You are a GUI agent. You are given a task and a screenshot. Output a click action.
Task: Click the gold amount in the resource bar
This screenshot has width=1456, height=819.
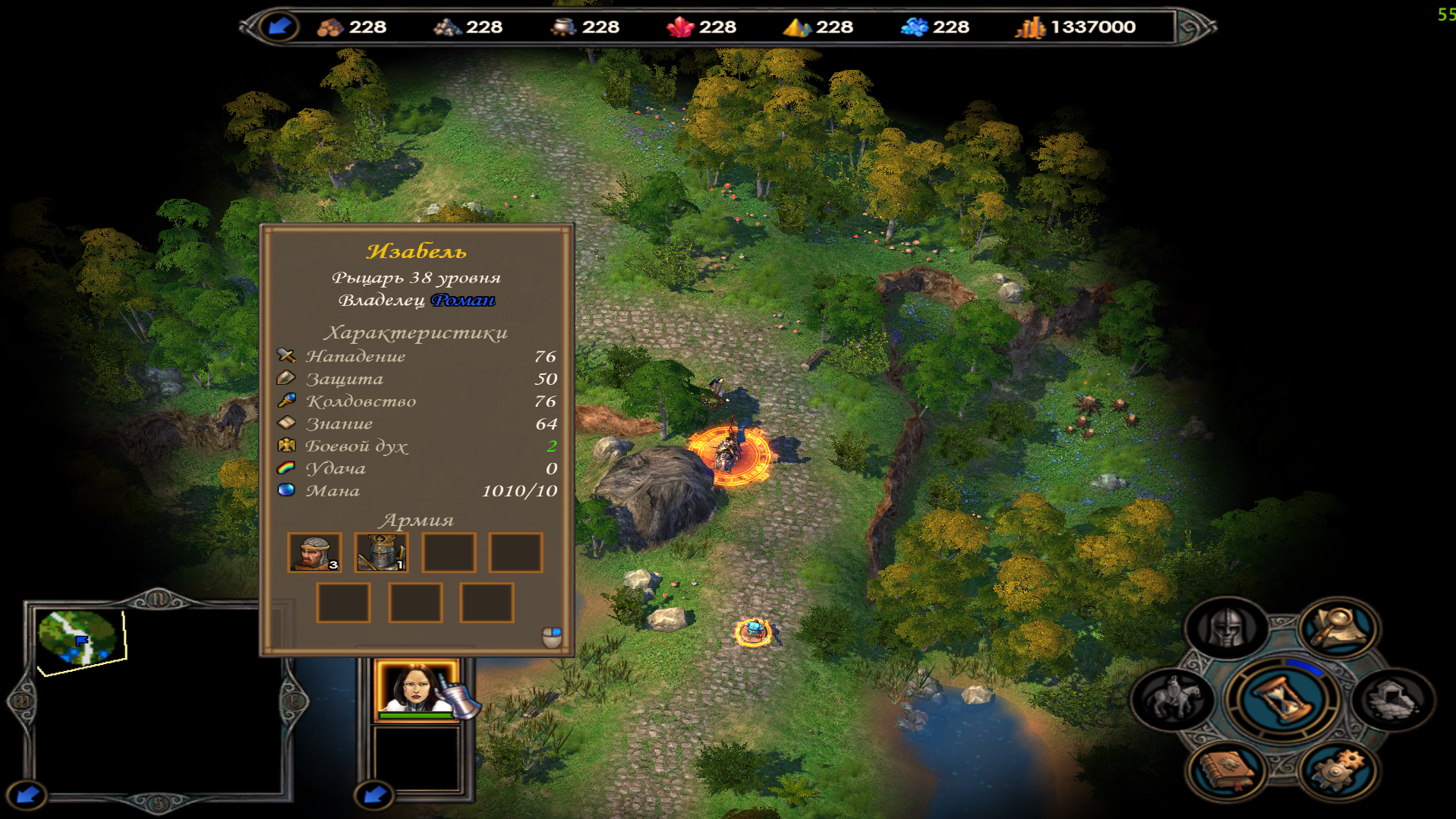[1092, 27]
